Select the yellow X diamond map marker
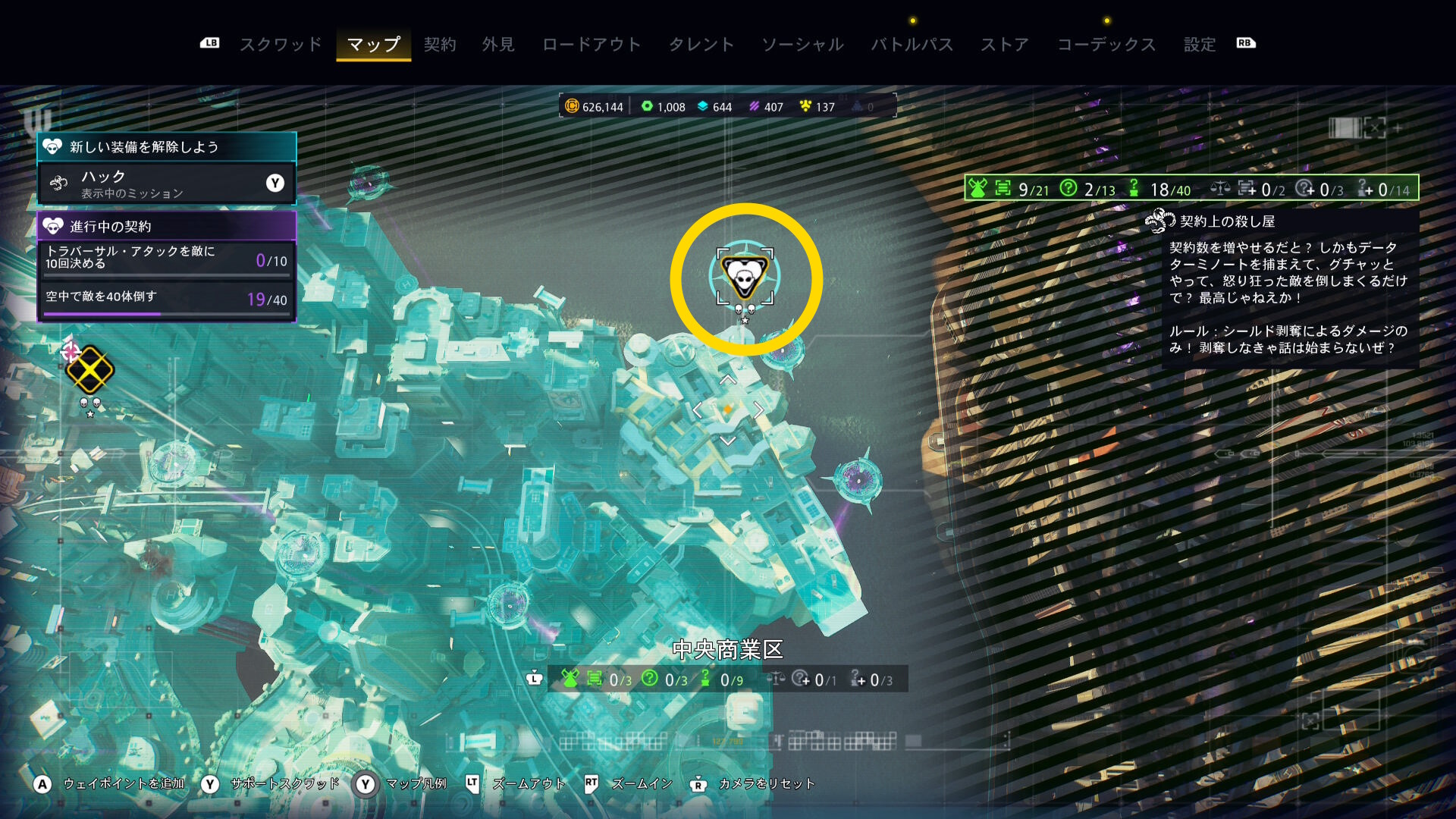 (x=89, y=371)
